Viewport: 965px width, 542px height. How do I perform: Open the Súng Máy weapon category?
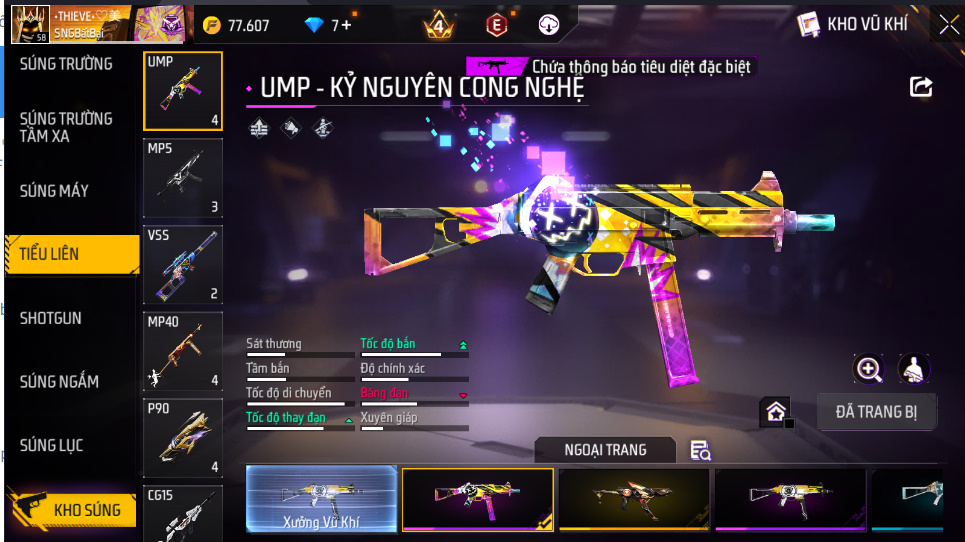click(x=54, y=191)
